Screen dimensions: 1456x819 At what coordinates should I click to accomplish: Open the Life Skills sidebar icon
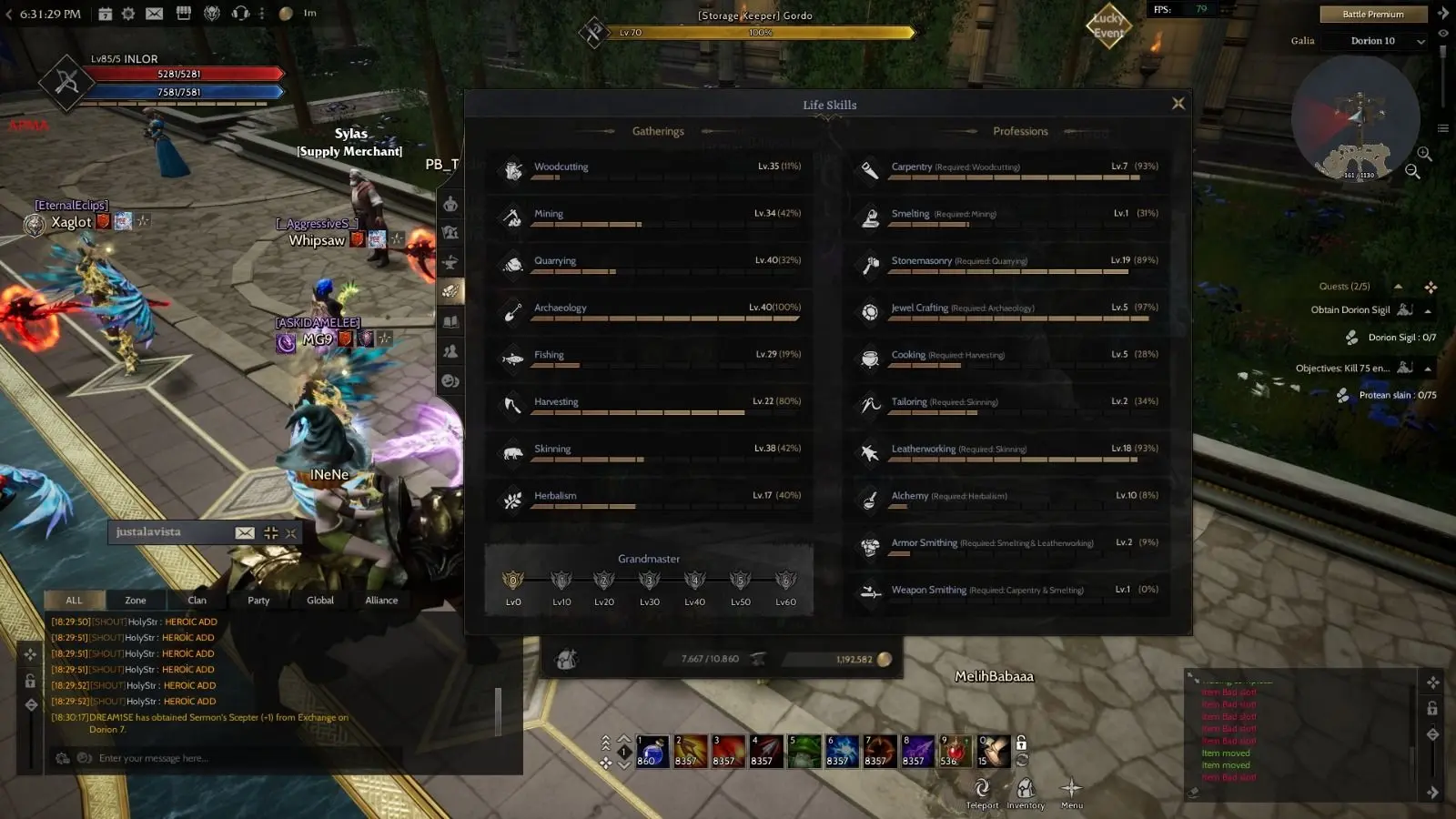[450, 291]
